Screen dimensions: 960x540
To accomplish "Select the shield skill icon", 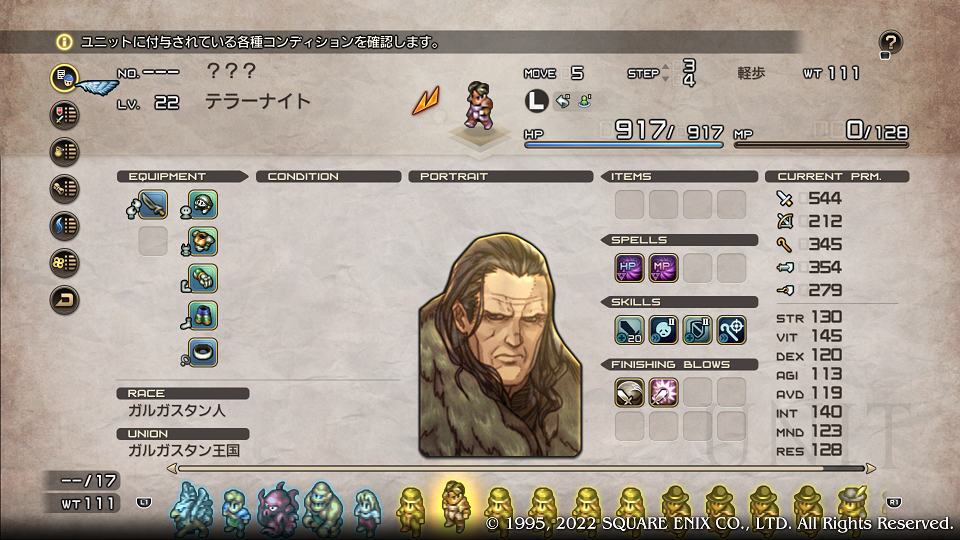I will point(698,329).
